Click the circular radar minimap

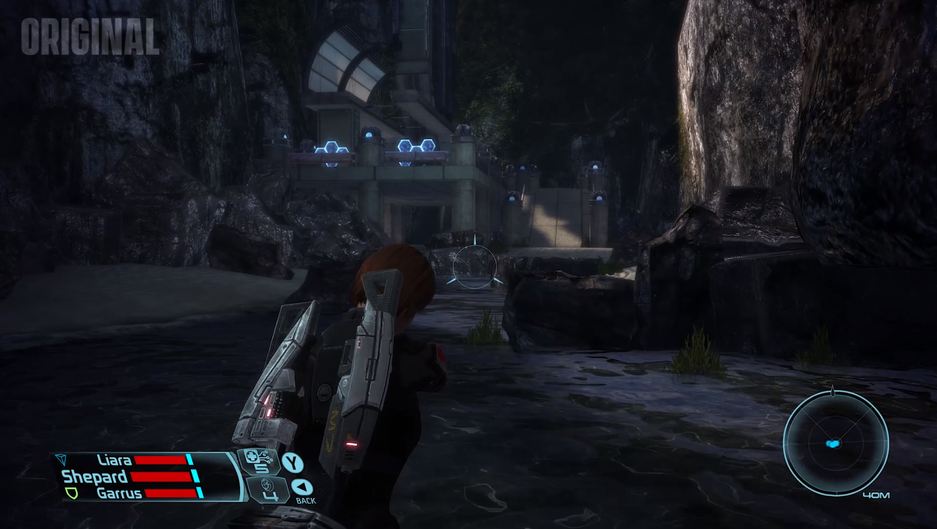tap(835, 443)
